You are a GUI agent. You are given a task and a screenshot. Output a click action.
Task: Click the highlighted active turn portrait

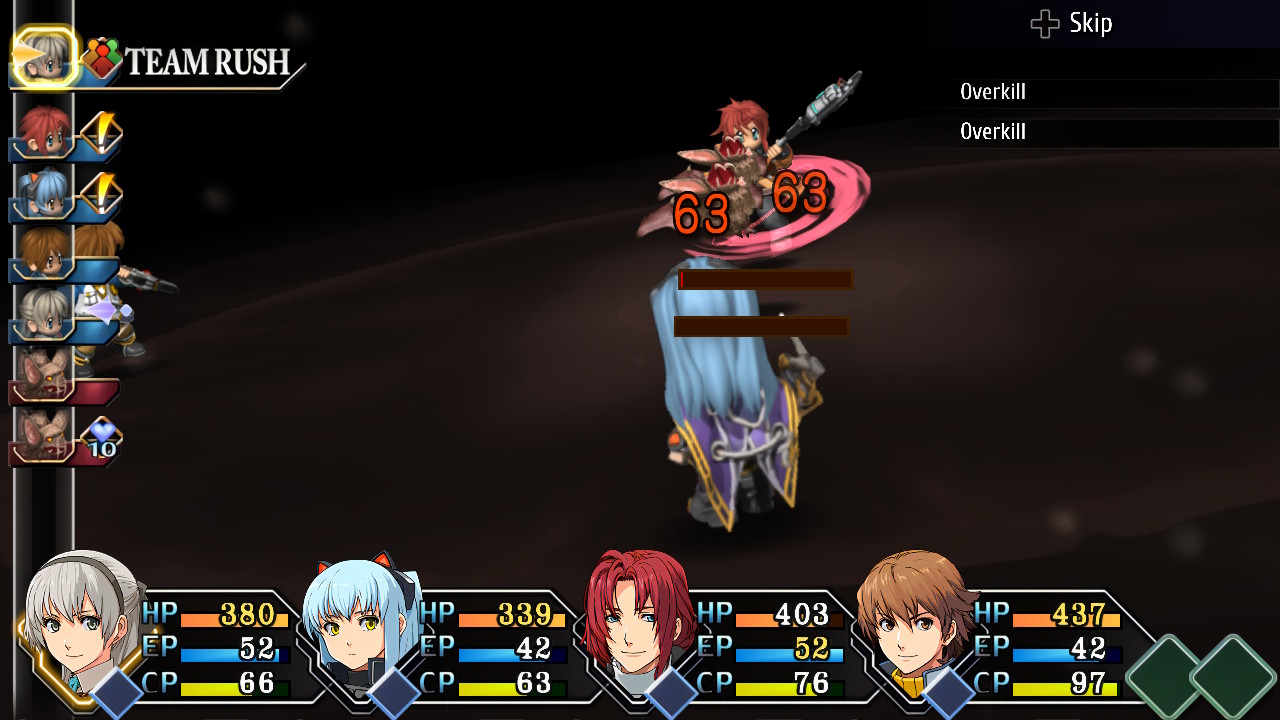click(x=45, y=57)
